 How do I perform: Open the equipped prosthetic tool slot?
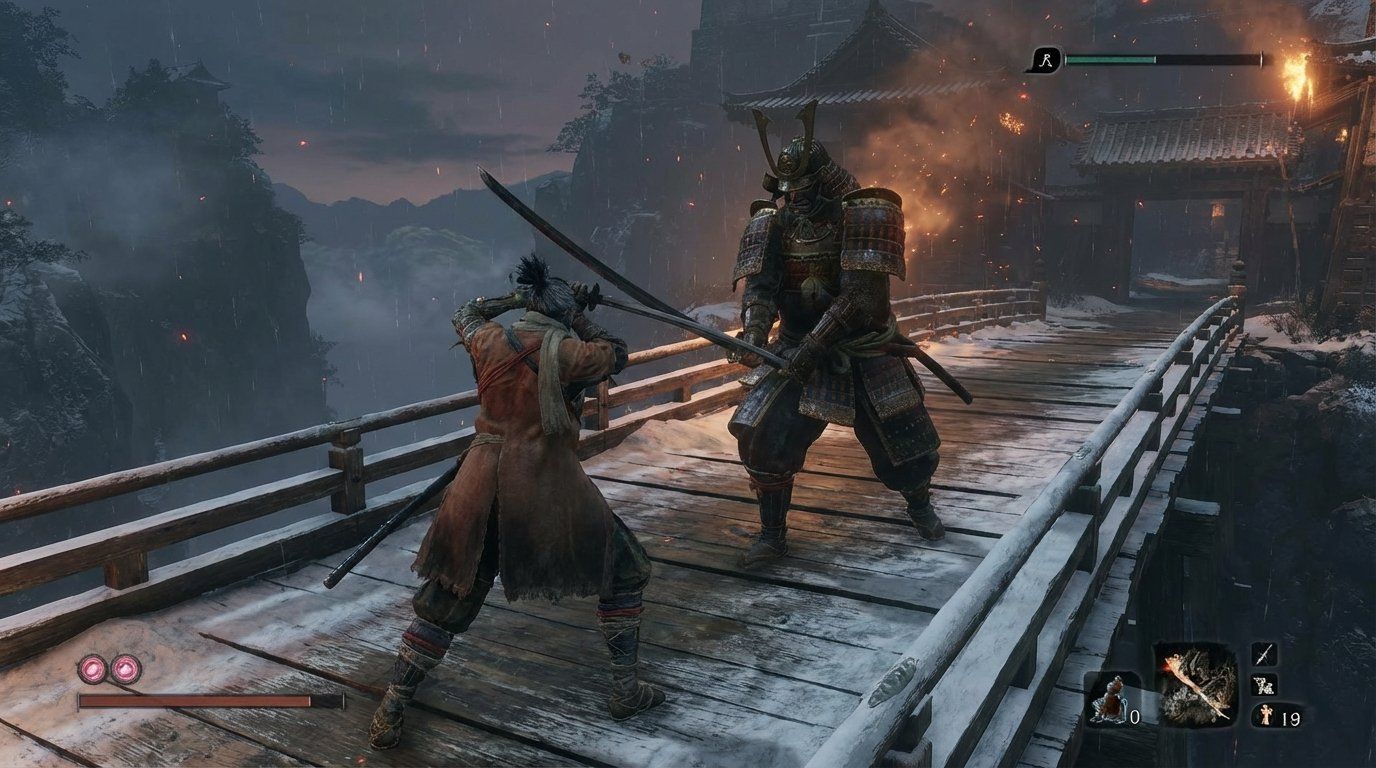pyautogui.click(x=1197, y=683)
